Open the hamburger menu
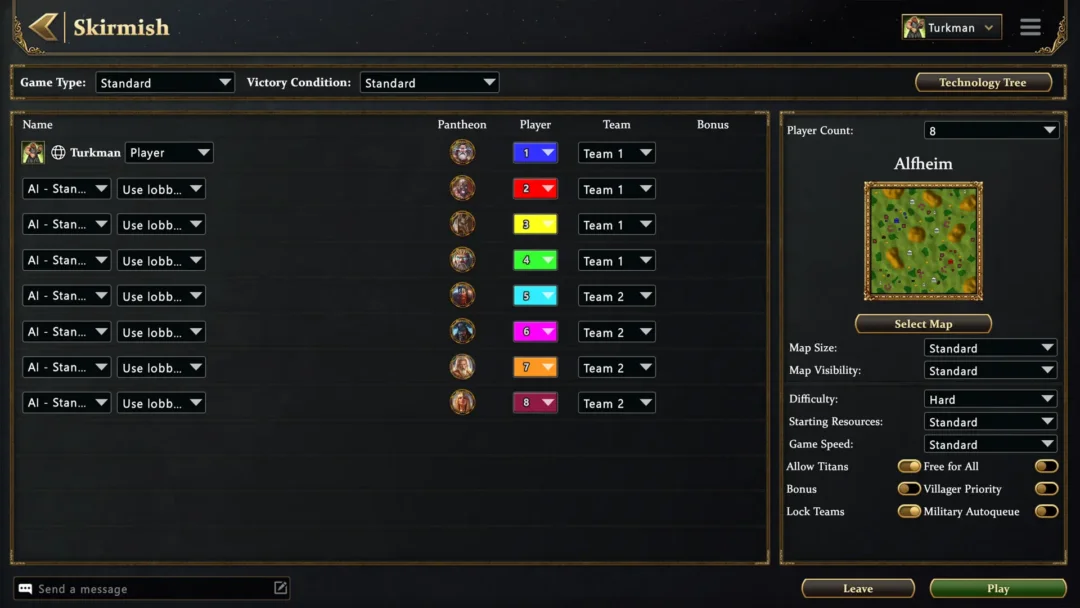Image resolution: width=1080 pixels, height=608 pixels. point(1030,28)
